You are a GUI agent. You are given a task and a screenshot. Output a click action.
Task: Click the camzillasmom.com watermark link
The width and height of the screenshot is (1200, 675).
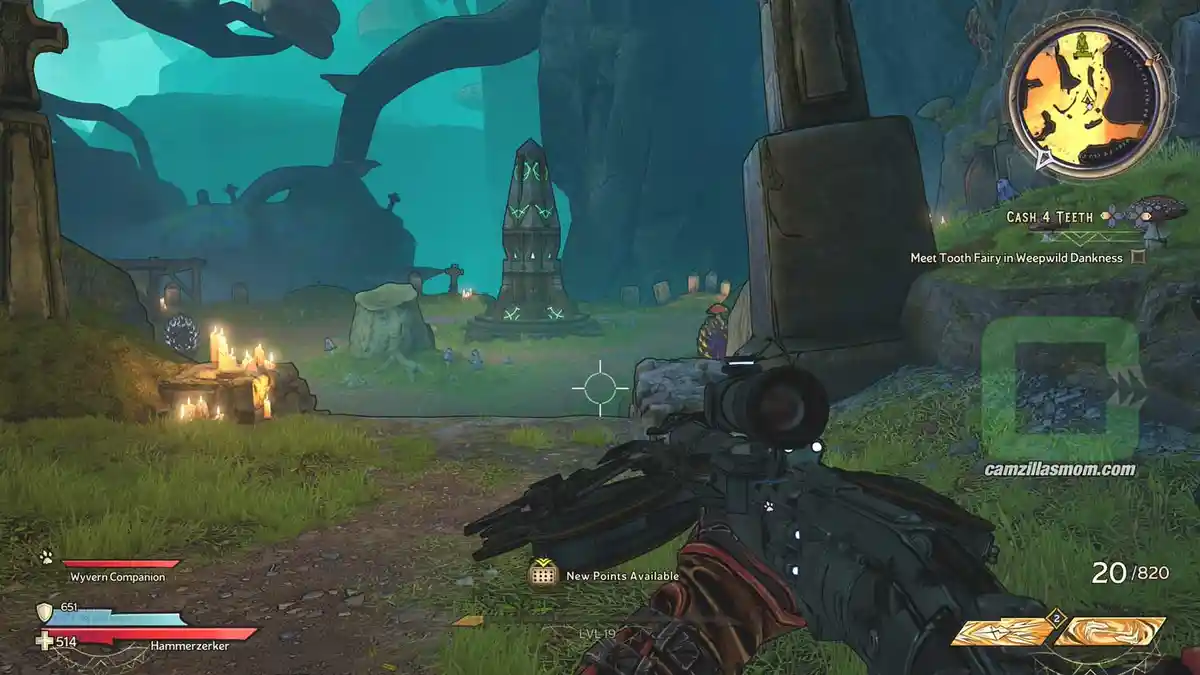tap(1060, 469)
